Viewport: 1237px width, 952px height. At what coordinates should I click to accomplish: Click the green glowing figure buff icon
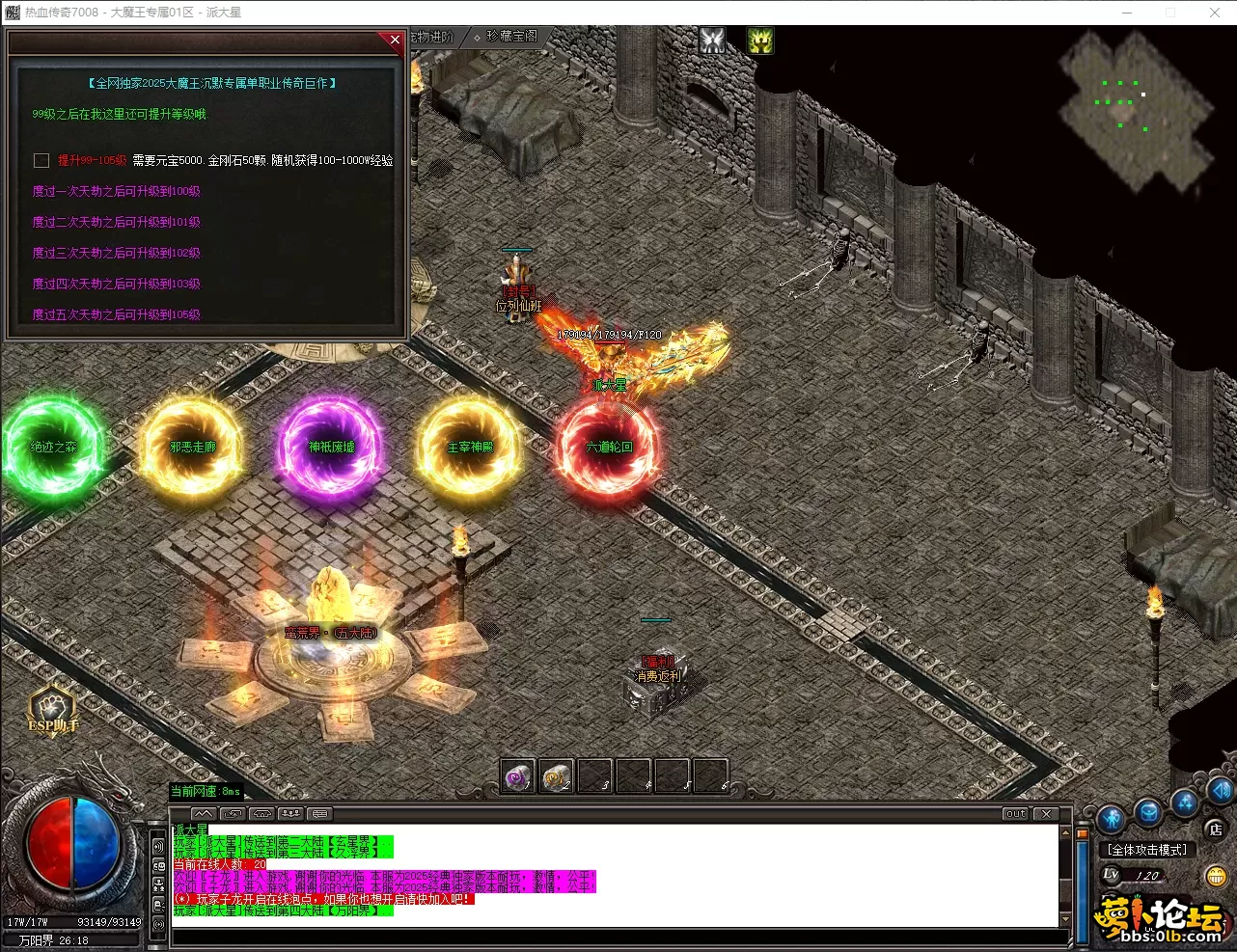(x=760, y=41)
